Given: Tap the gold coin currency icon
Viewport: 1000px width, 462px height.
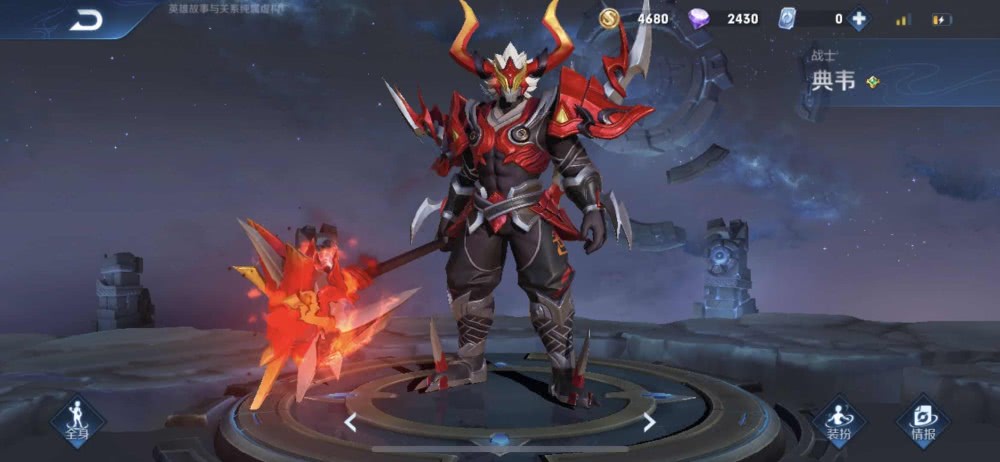Looking at the screenshot, I should click(609, 18).
